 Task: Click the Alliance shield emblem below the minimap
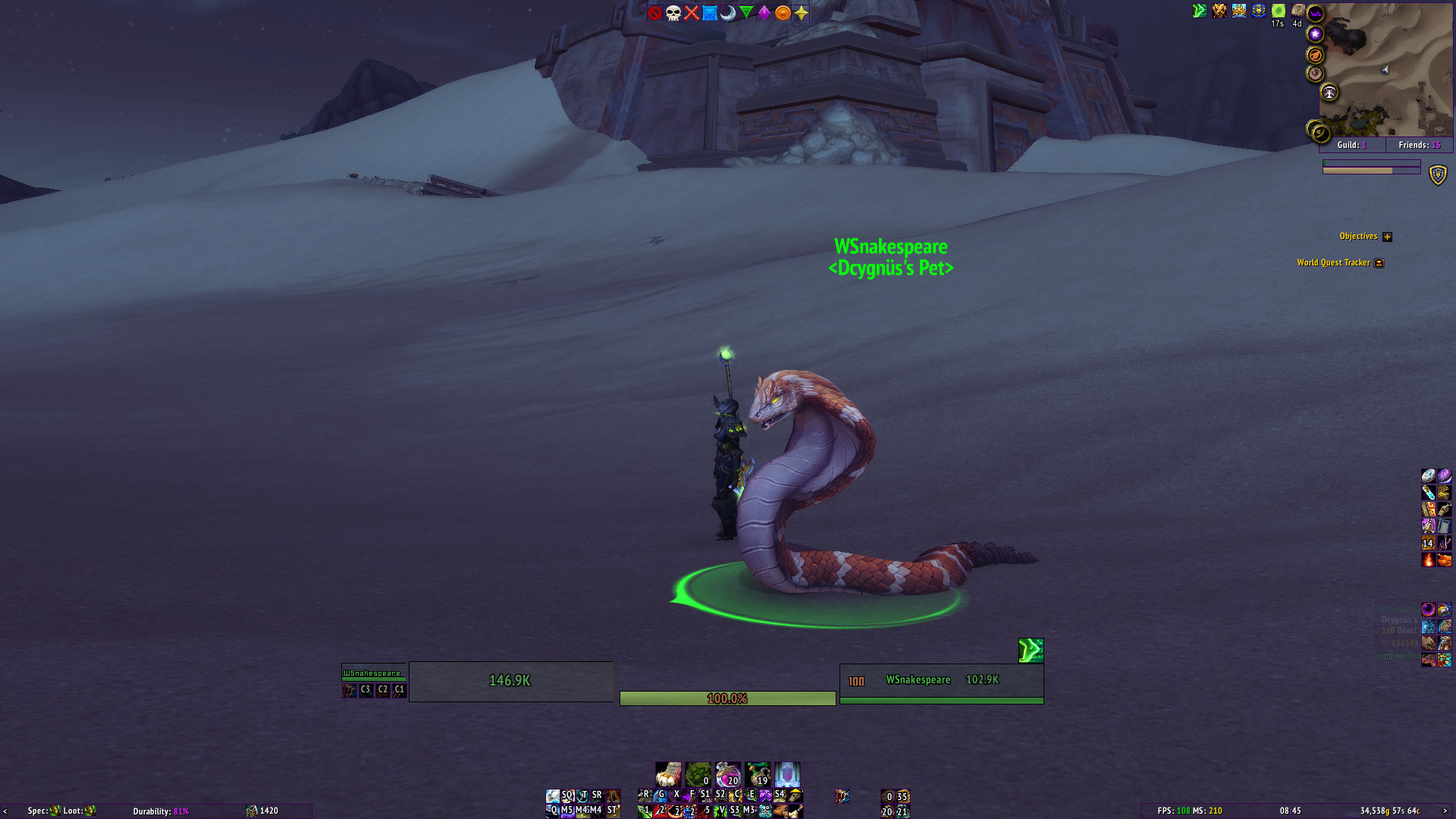click(x=1438, y=174)
